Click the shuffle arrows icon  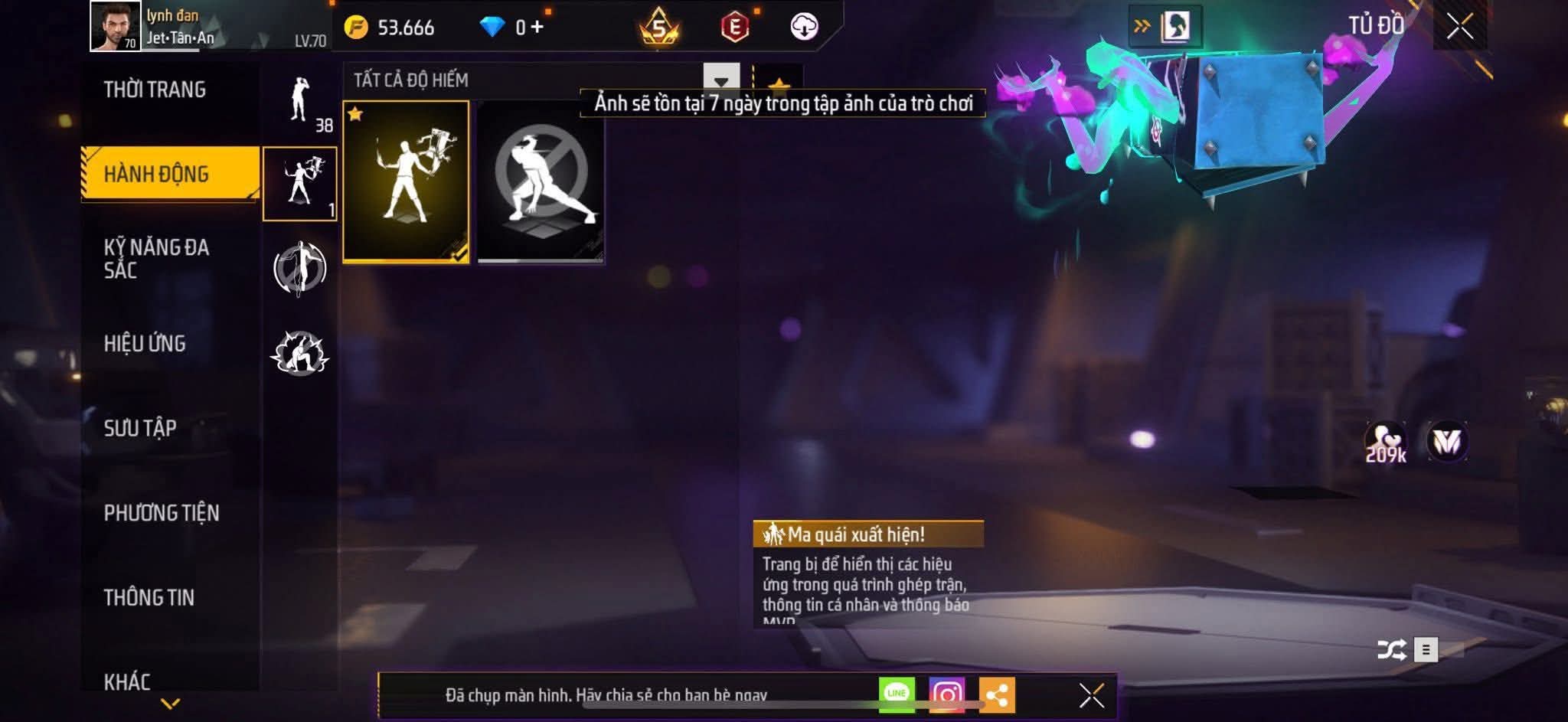(x=1390, y=650)
